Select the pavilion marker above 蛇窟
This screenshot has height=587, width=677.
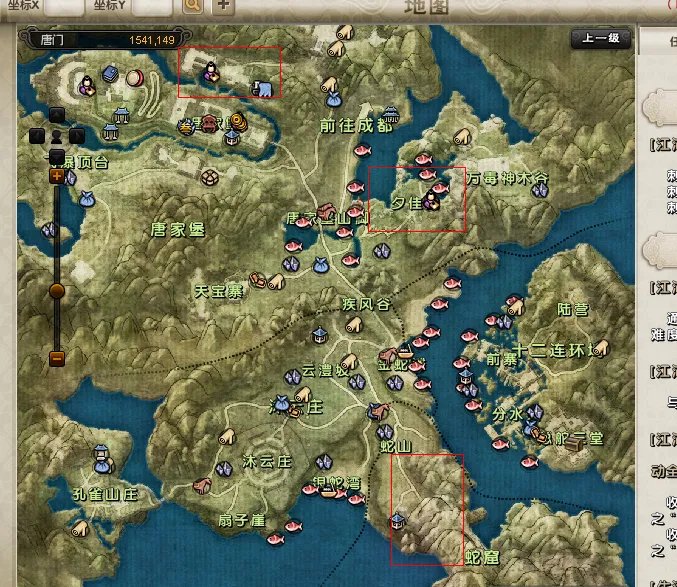[x=397, y=521]
